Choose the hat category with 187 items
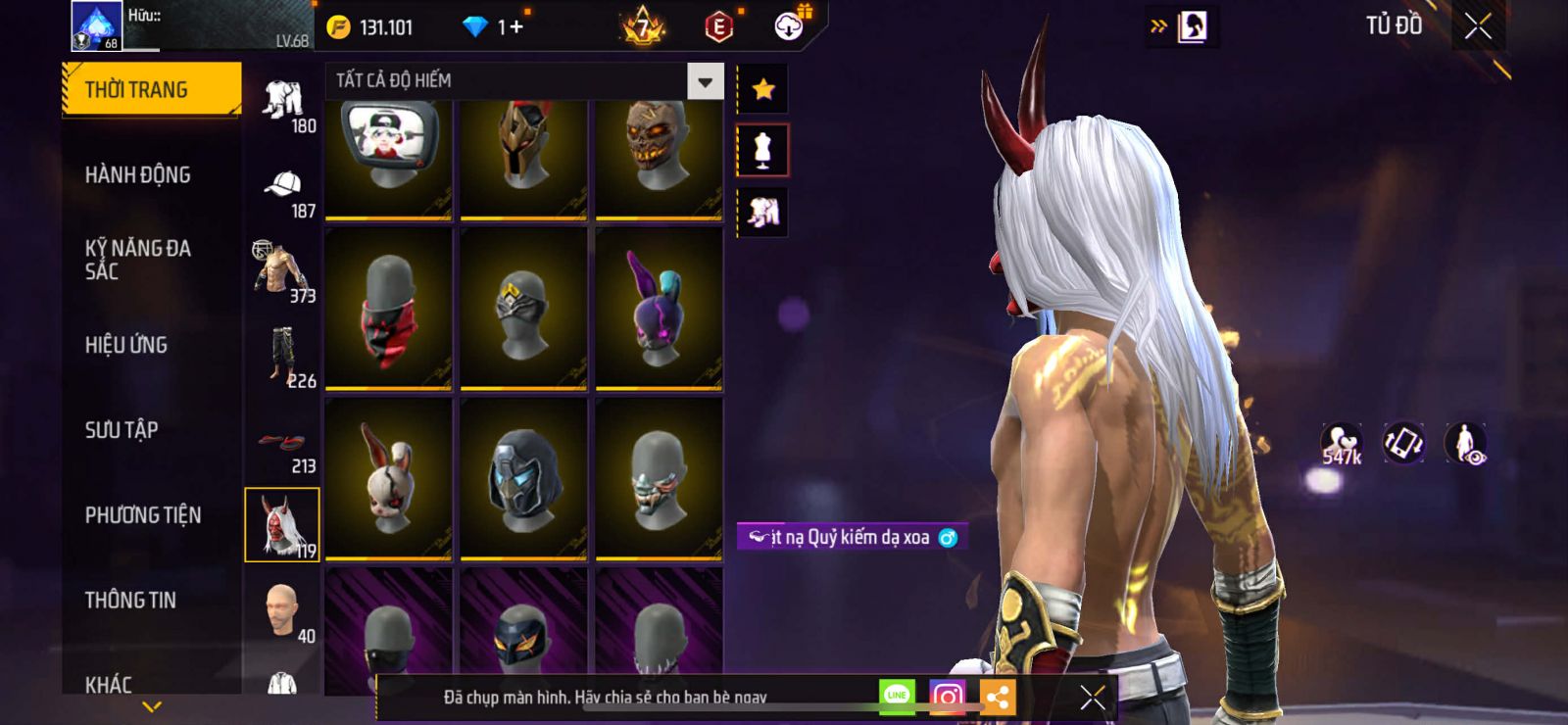 284,193
